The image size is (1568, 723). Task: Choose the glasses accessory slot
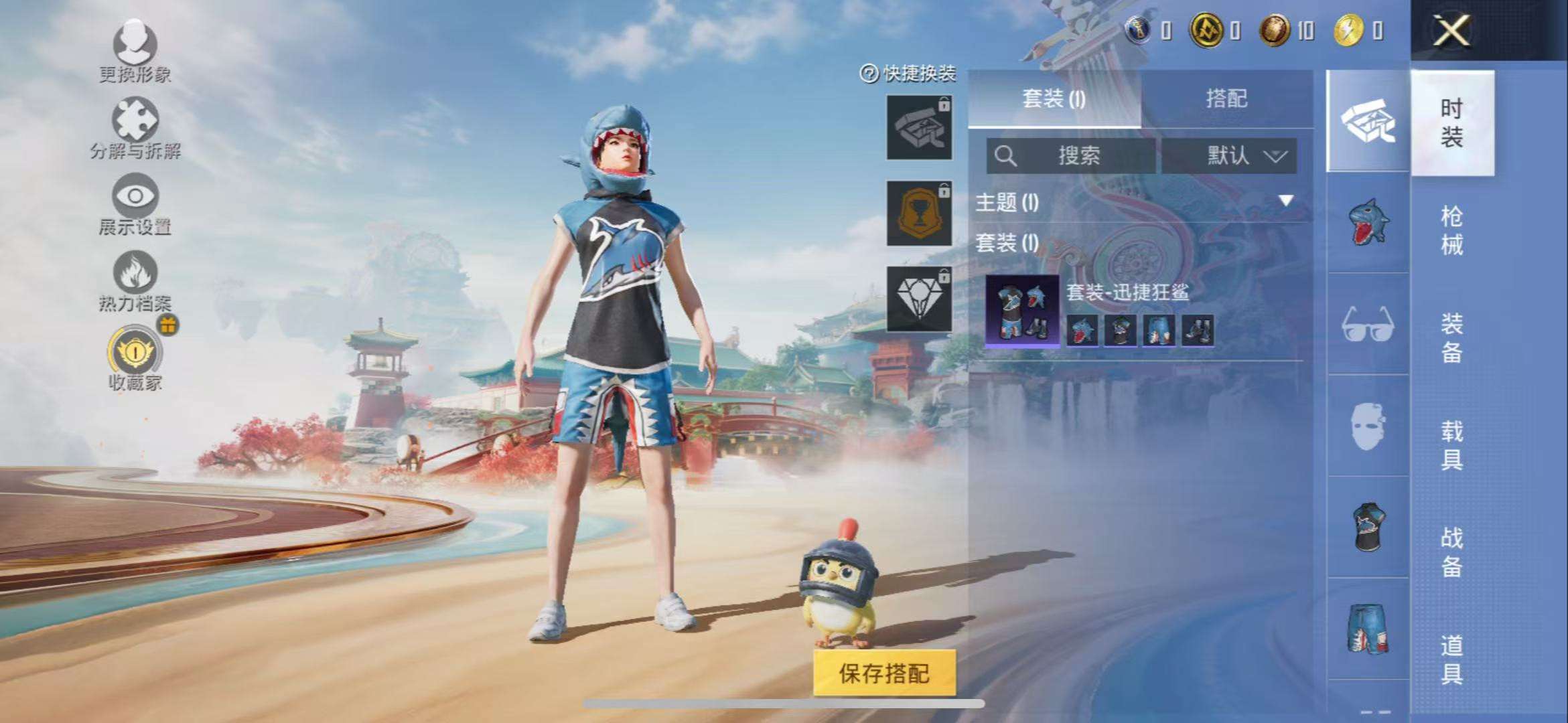(1368, 325)
